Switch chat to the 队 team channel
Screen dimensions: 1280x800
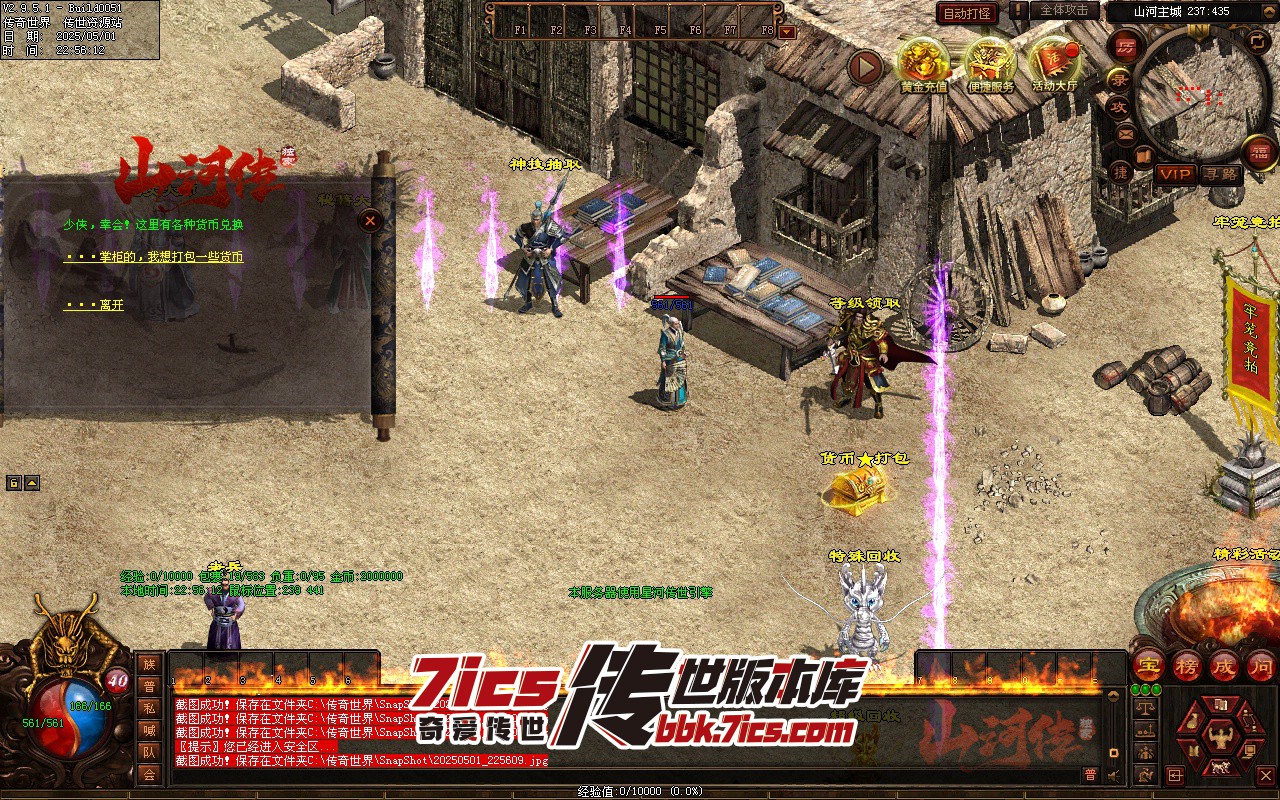(x=149, y=752)
